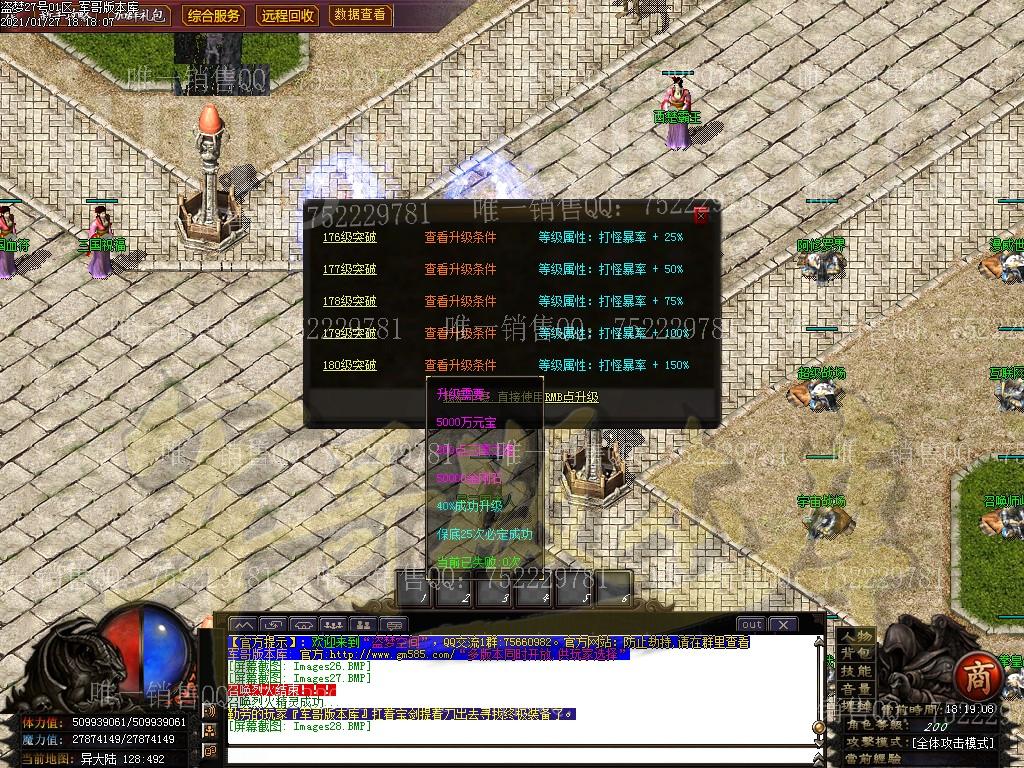Select the 176级突破 link
The width and height of the screenshot is (1024, 768).
point(349,238)
